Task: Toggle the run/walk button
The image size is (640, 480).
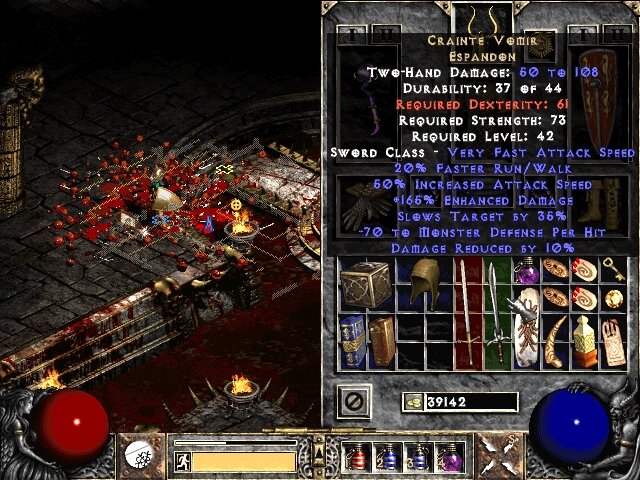Action: (x=183, y=461)
